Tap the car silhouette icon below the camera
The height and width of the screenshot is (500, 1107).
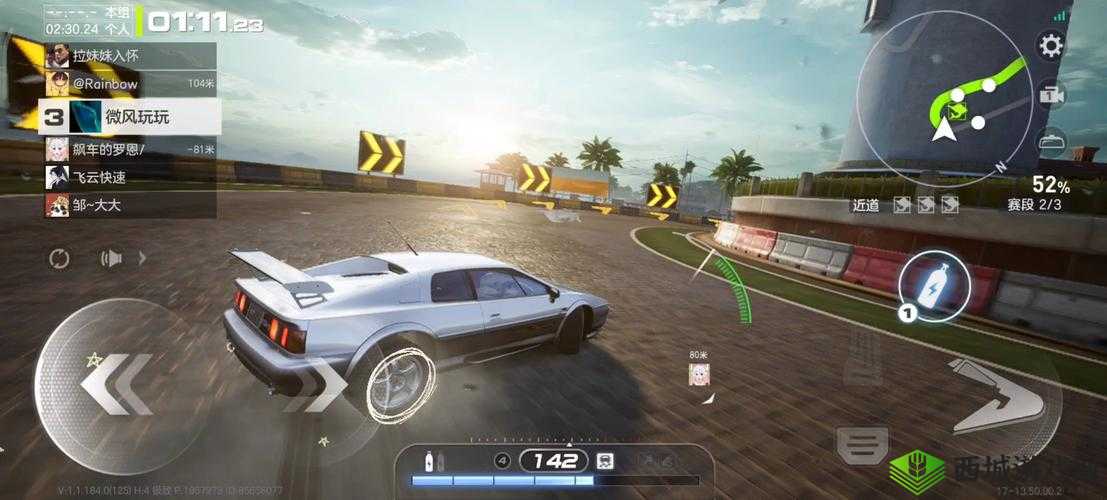click(1050, 141)
